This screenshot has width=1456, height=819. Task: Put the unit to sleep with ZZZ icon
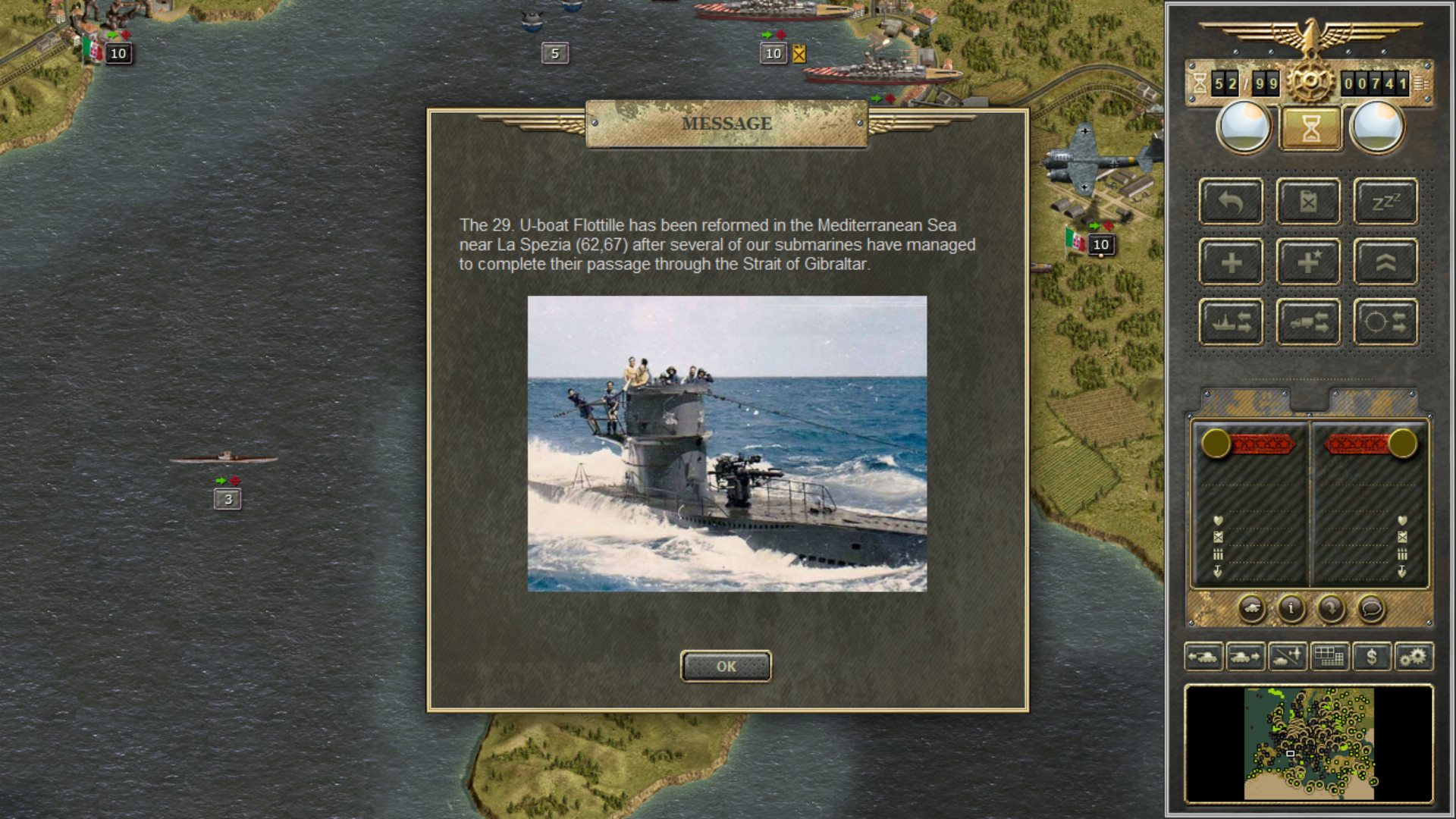[x=1385, y=202]
